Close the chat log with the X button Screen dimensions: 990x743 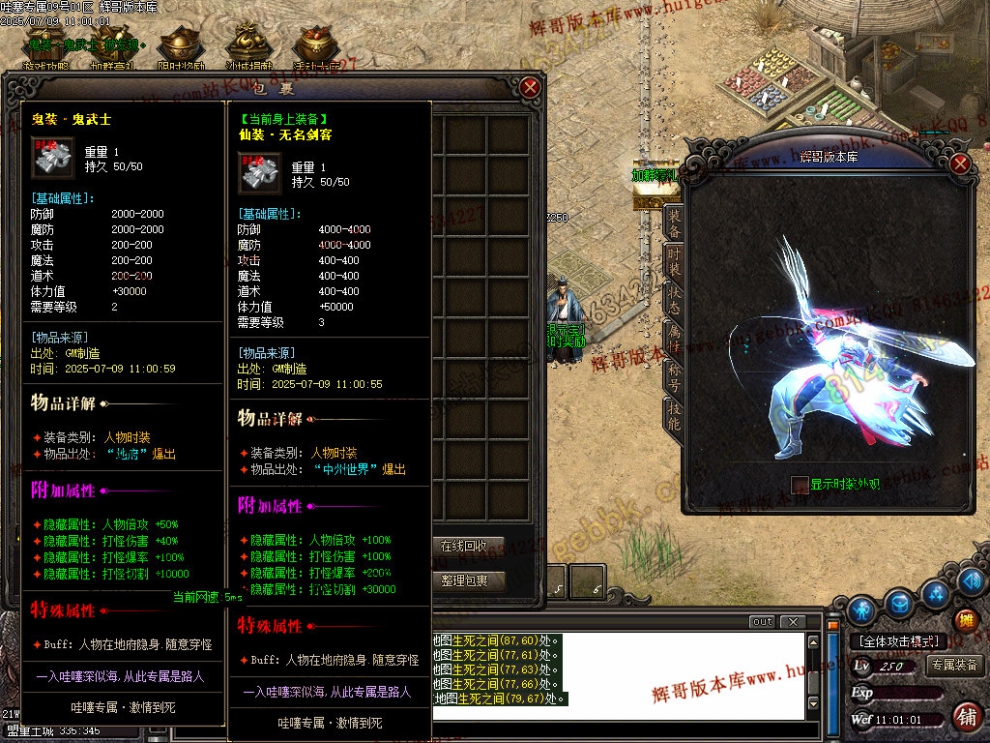(792, 622)
